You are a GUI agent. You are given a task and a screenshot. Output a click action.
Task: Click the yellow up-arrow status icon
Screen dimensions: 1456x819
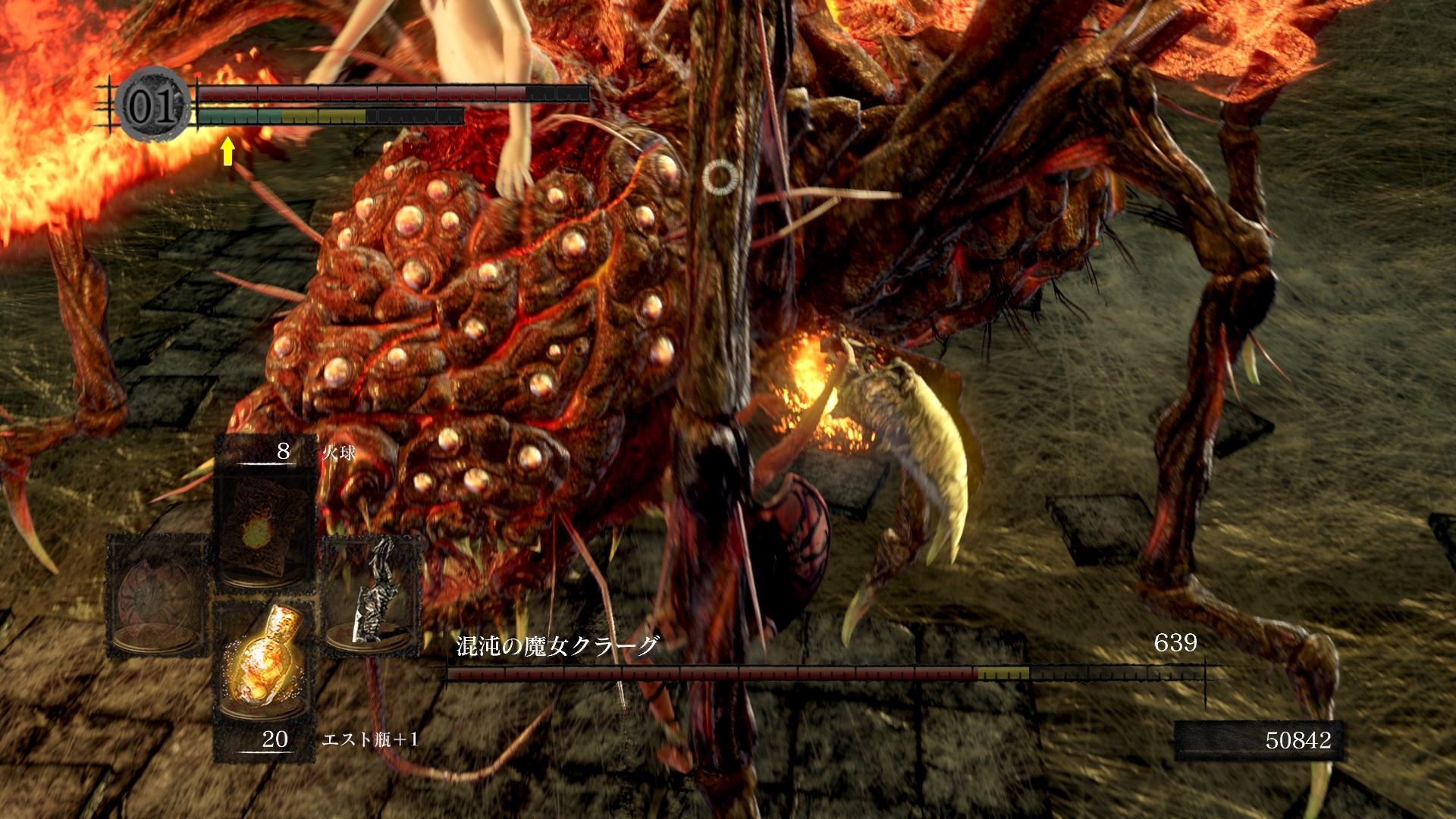tap(227, 151)
